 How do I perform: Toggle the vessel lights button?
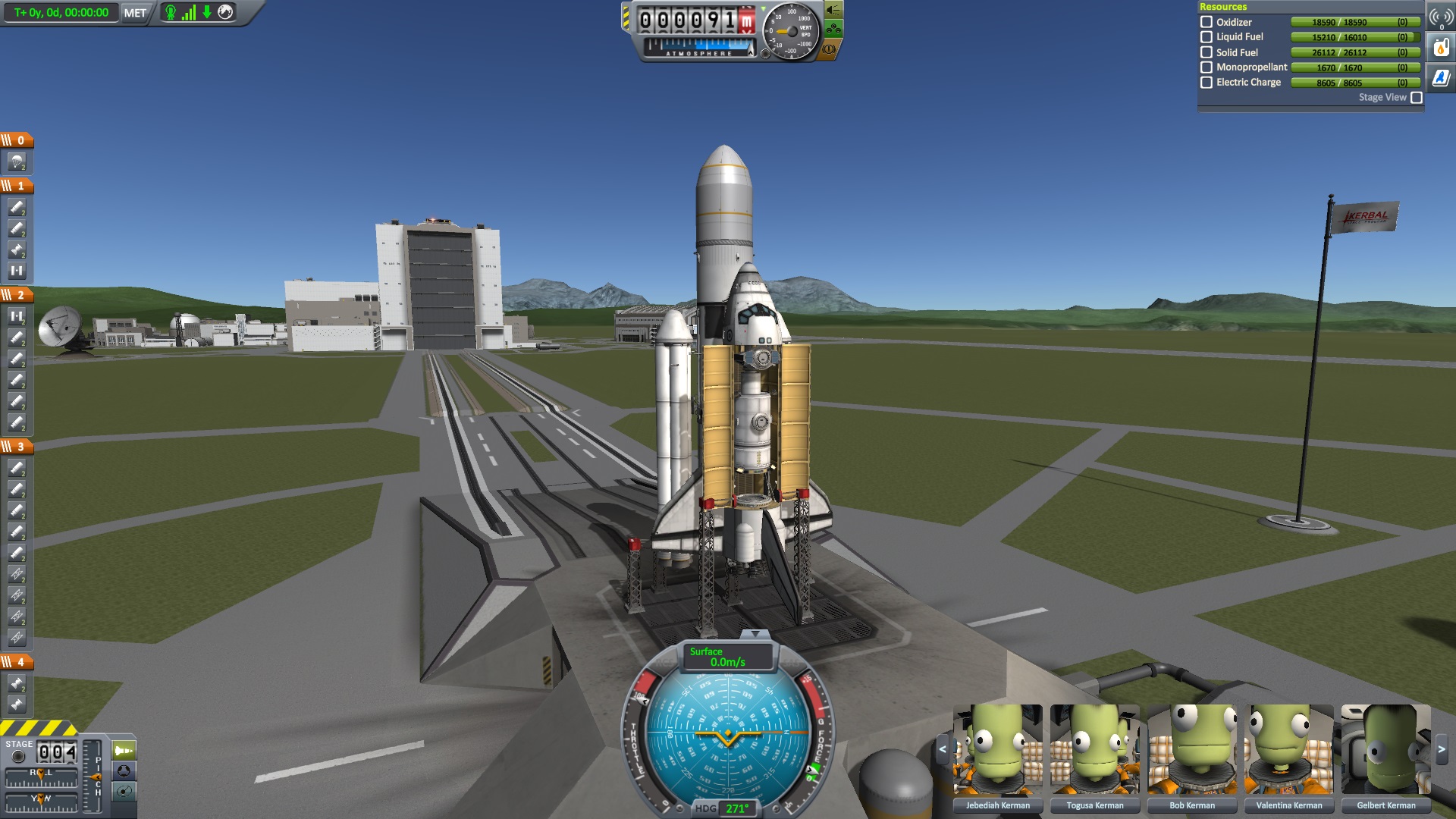click(x=833, y=10)
